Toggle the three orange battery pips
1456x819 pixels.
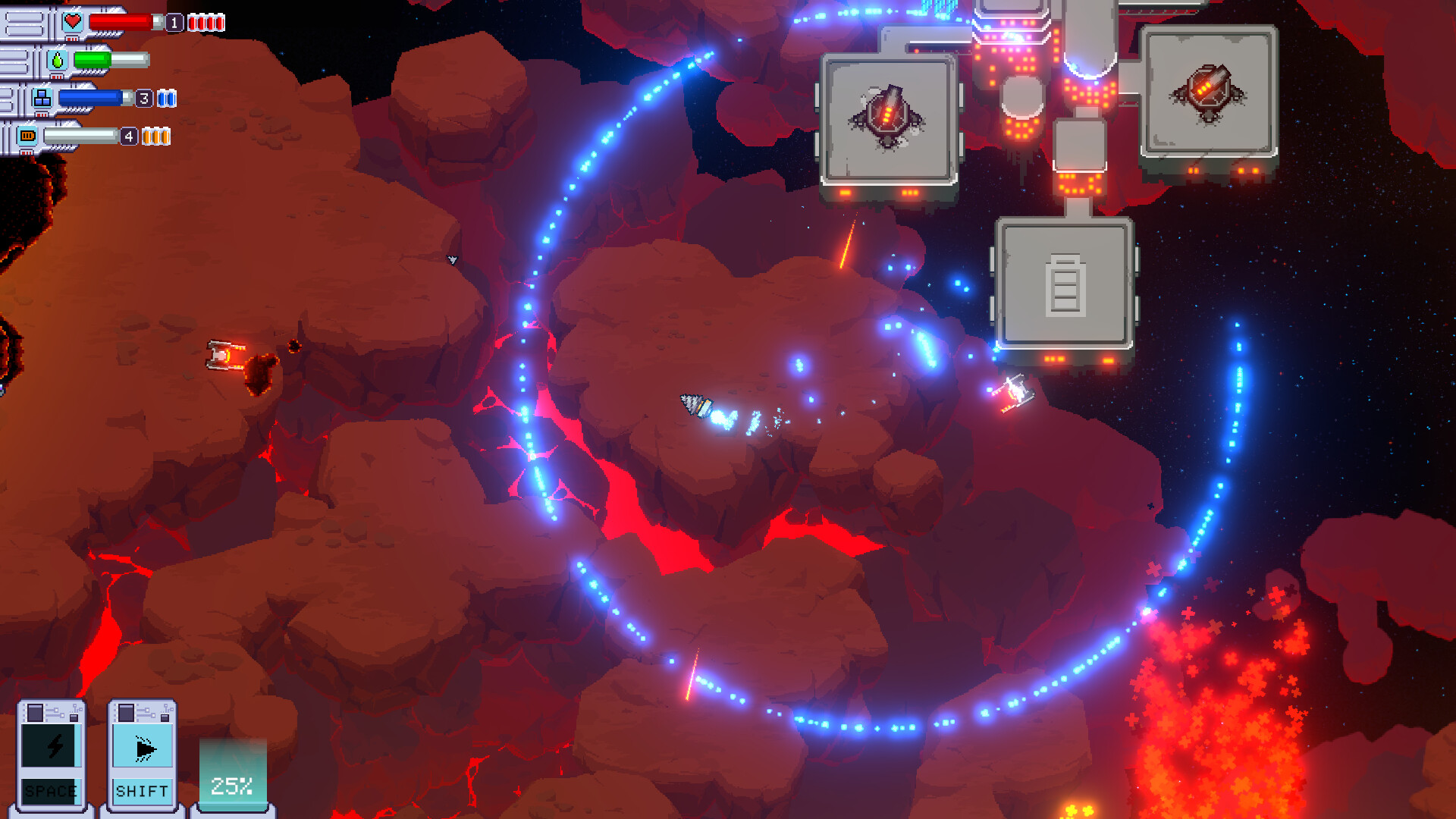point(156,136)
